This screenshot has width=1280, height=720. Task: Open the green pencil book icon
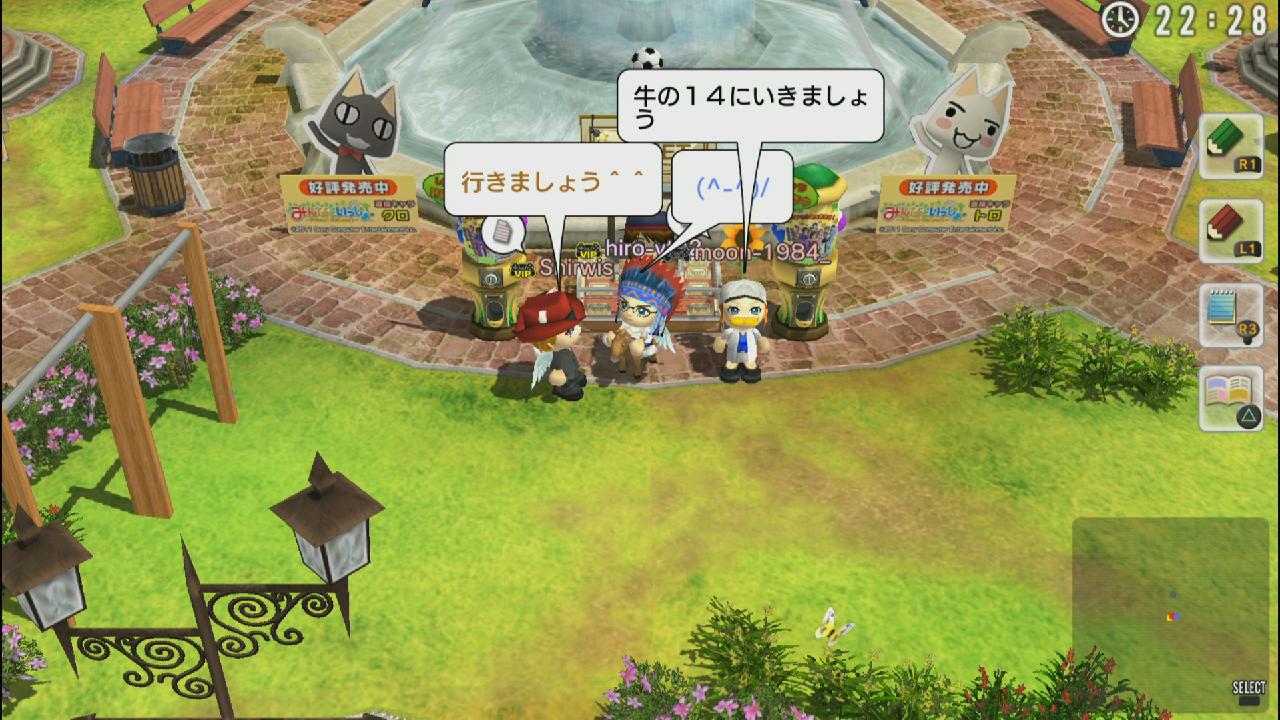pyautogui.click(x=1230, y=146)
